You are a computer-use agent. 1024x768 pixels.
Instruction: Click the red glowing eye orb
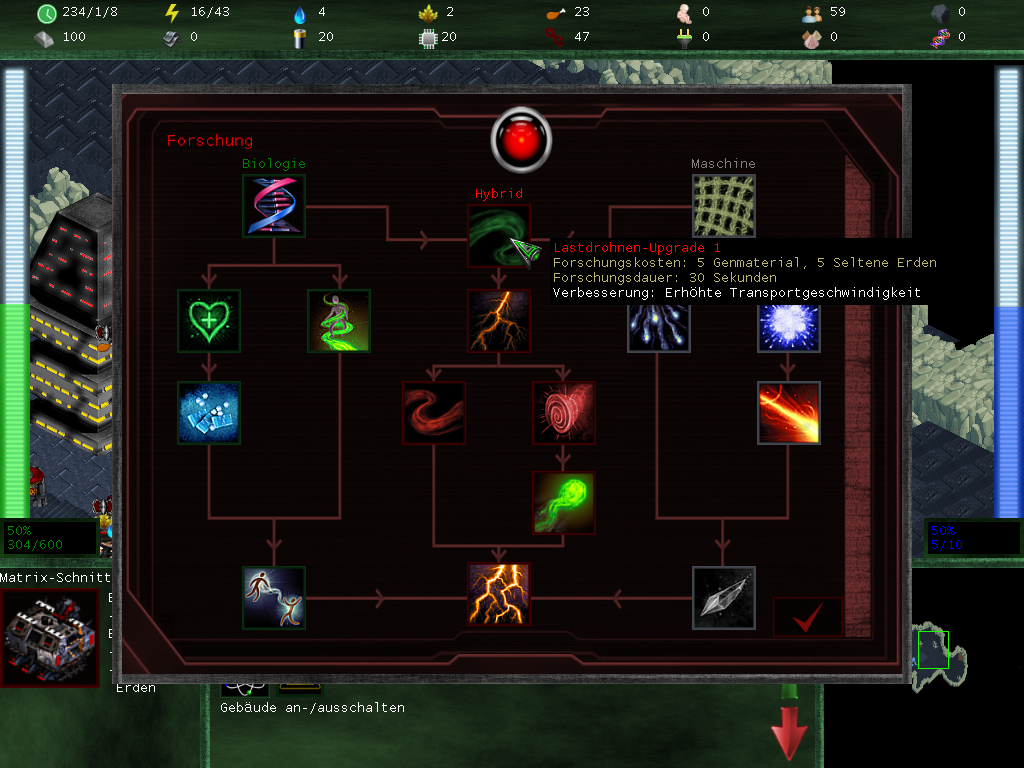(x=521, y=138)
